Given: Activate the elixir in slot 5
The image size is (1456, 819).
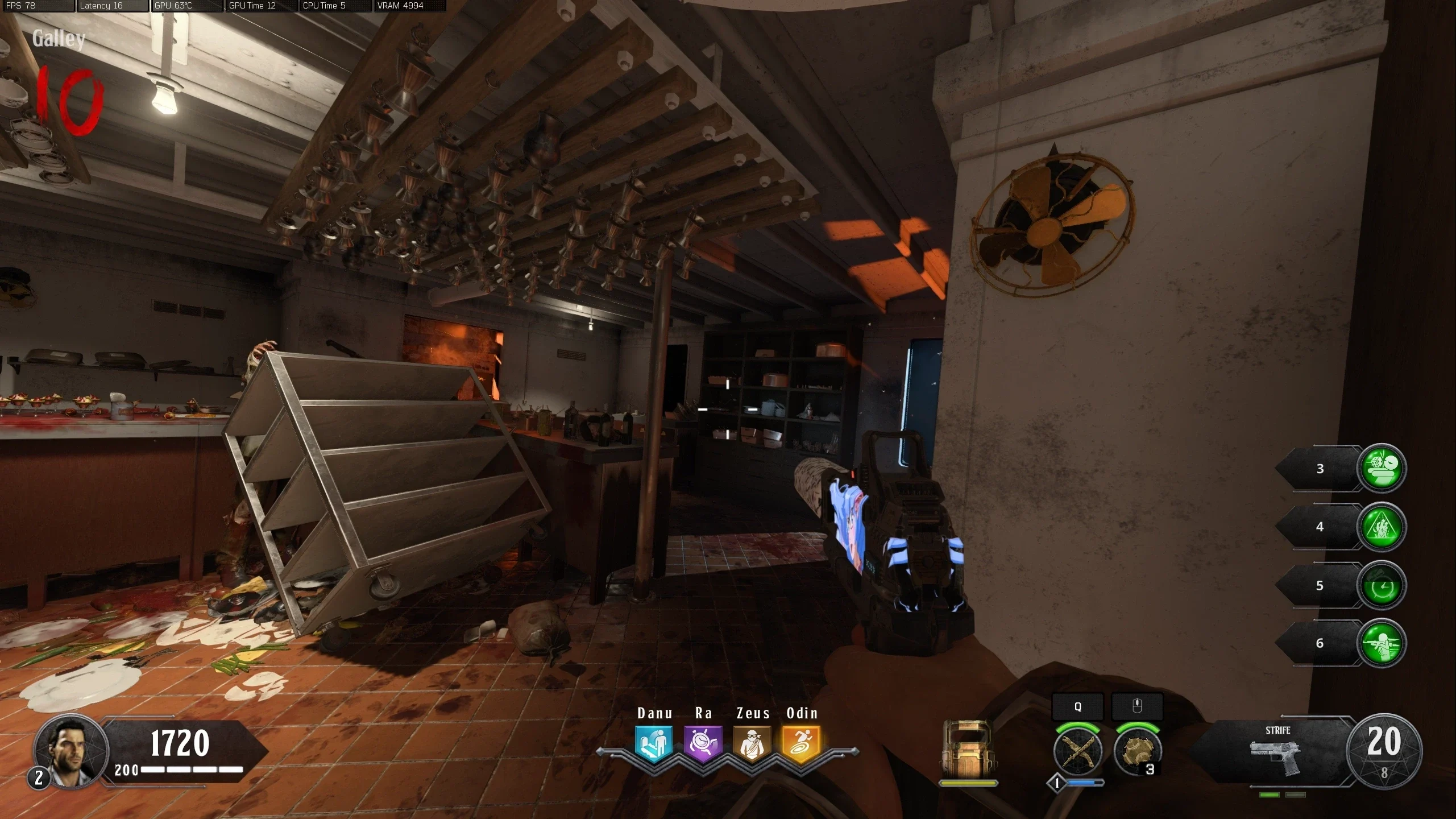Looking at the screenshot, I should pos(1382,585).
